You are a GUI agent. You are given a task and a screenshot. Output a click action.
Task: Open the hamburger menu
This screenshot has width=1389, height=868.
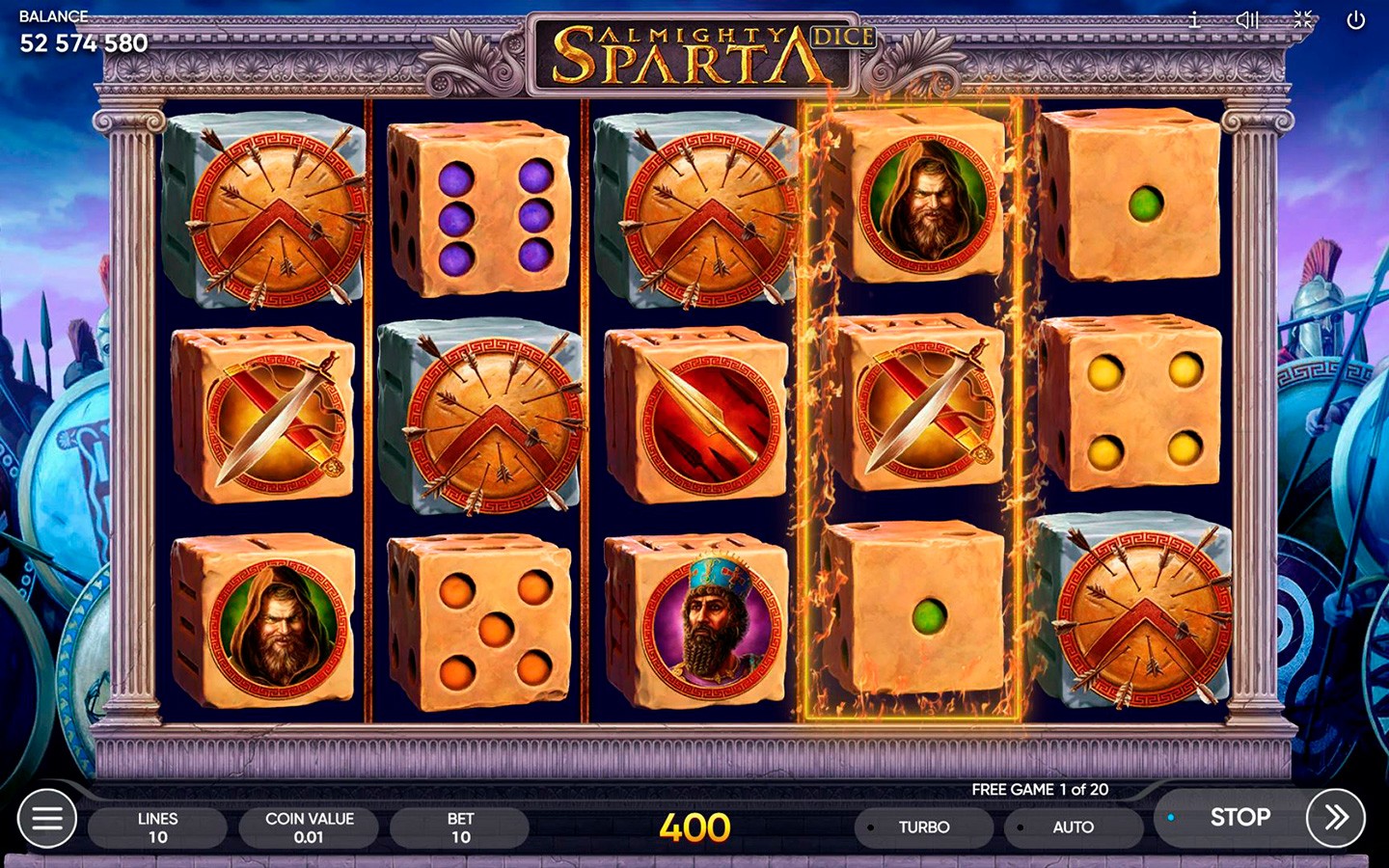coord(46,819)
